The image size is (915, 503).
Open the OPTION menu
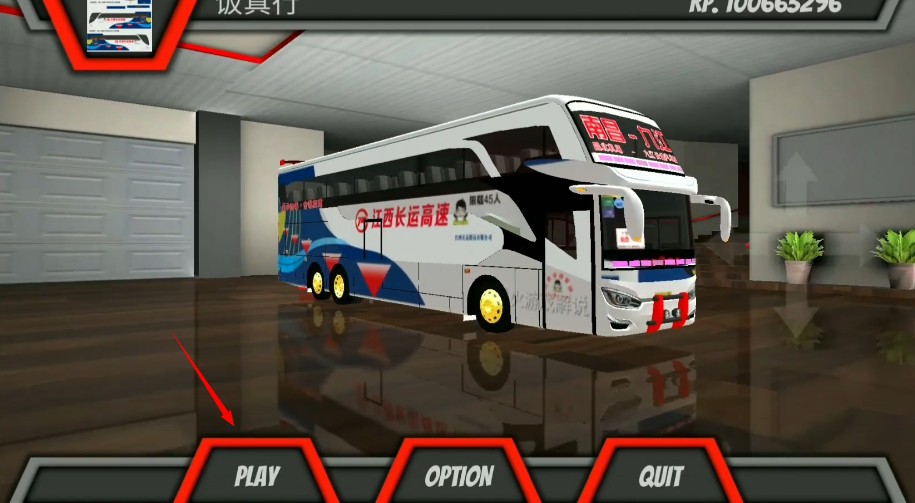click(459, 476)
